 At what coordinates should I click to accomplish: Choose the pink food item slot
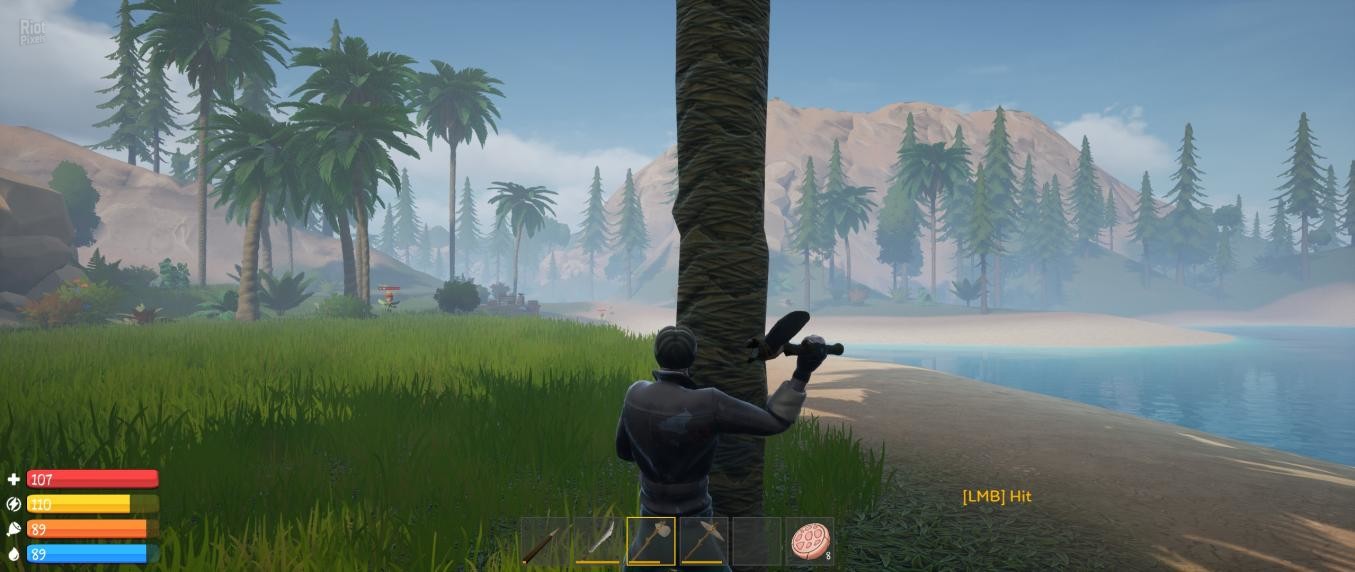(x=808, y=541)
